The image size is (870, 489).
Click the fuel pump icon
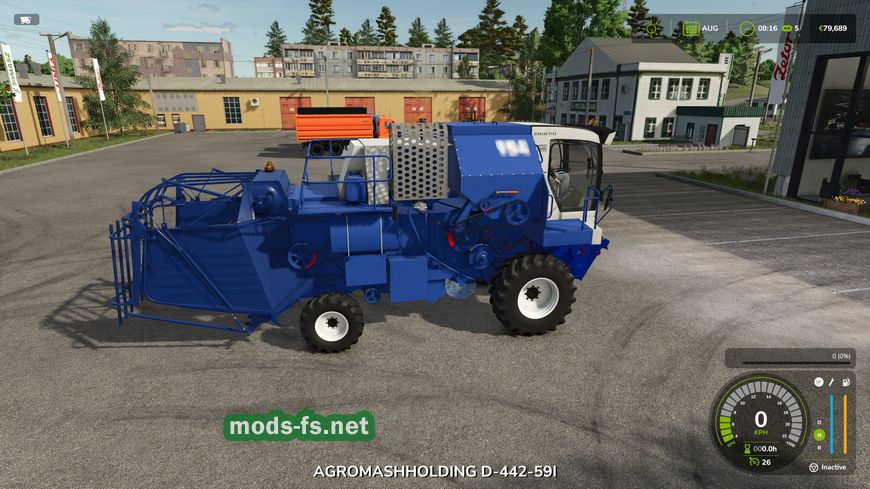click(x=846, y=382)
